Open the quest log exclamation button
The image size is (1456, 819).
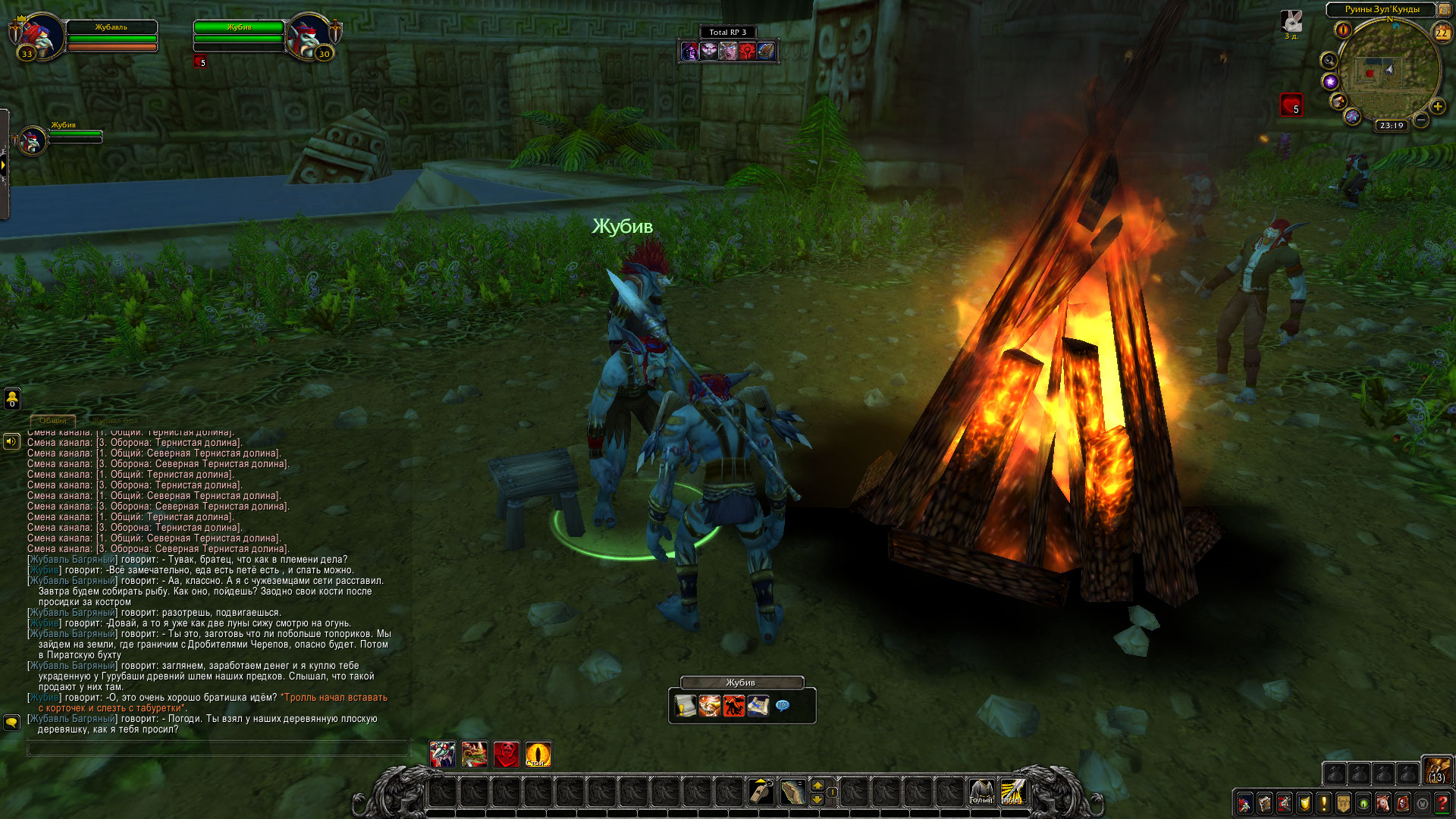1323,802
